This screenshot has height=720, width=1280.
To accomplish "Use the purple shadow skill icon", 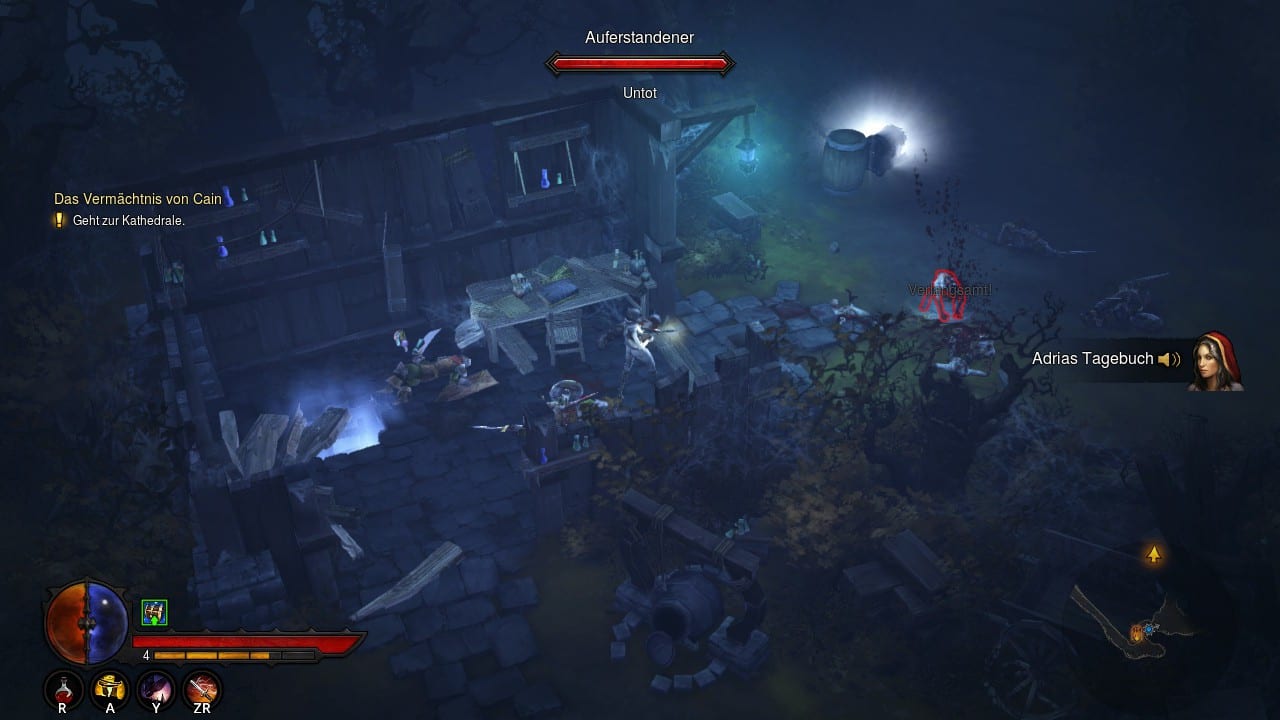I will point(157,688).
